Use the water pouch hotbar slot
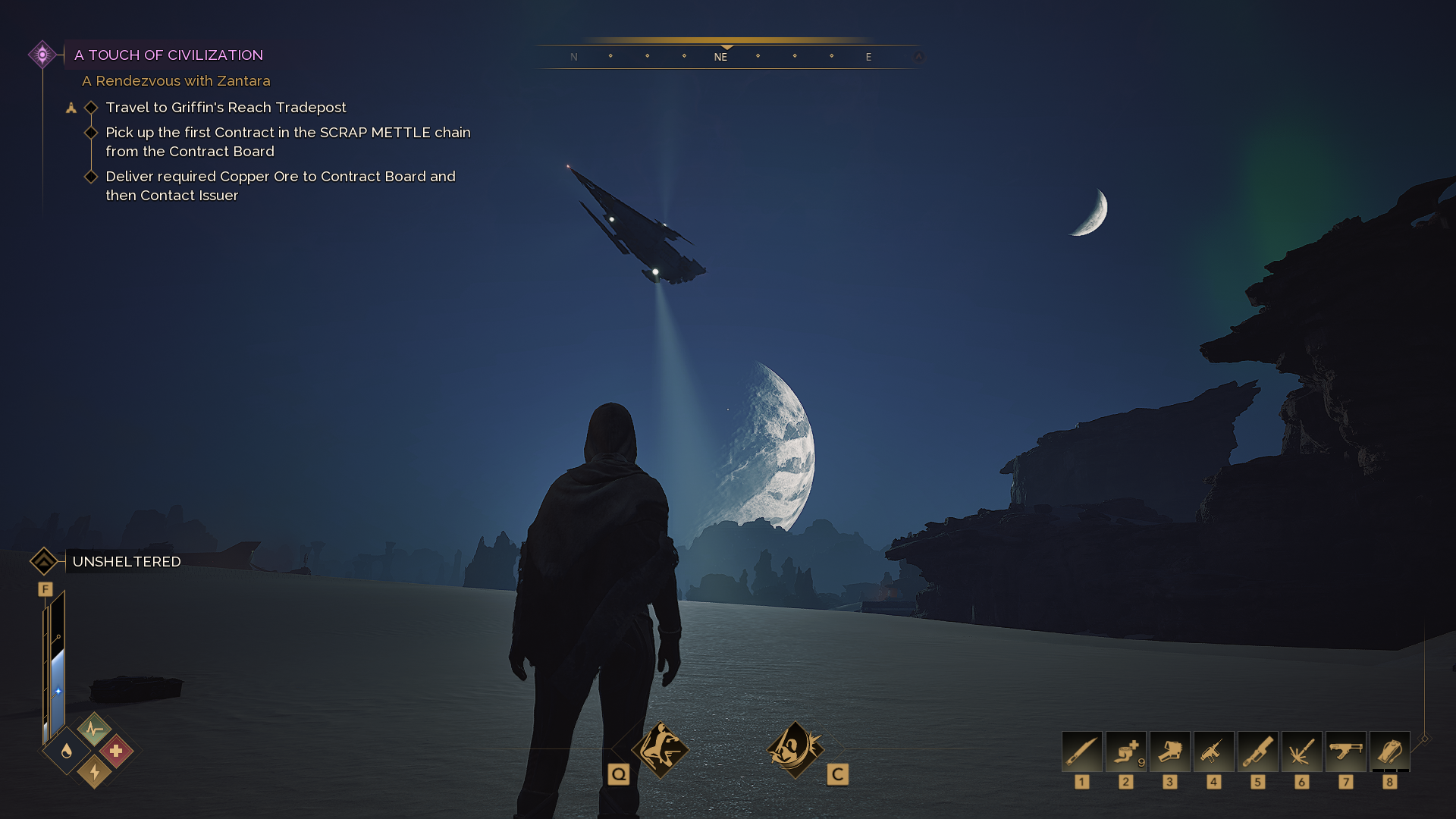Viewport: 1456px width, 819px height. (1390, 752)
